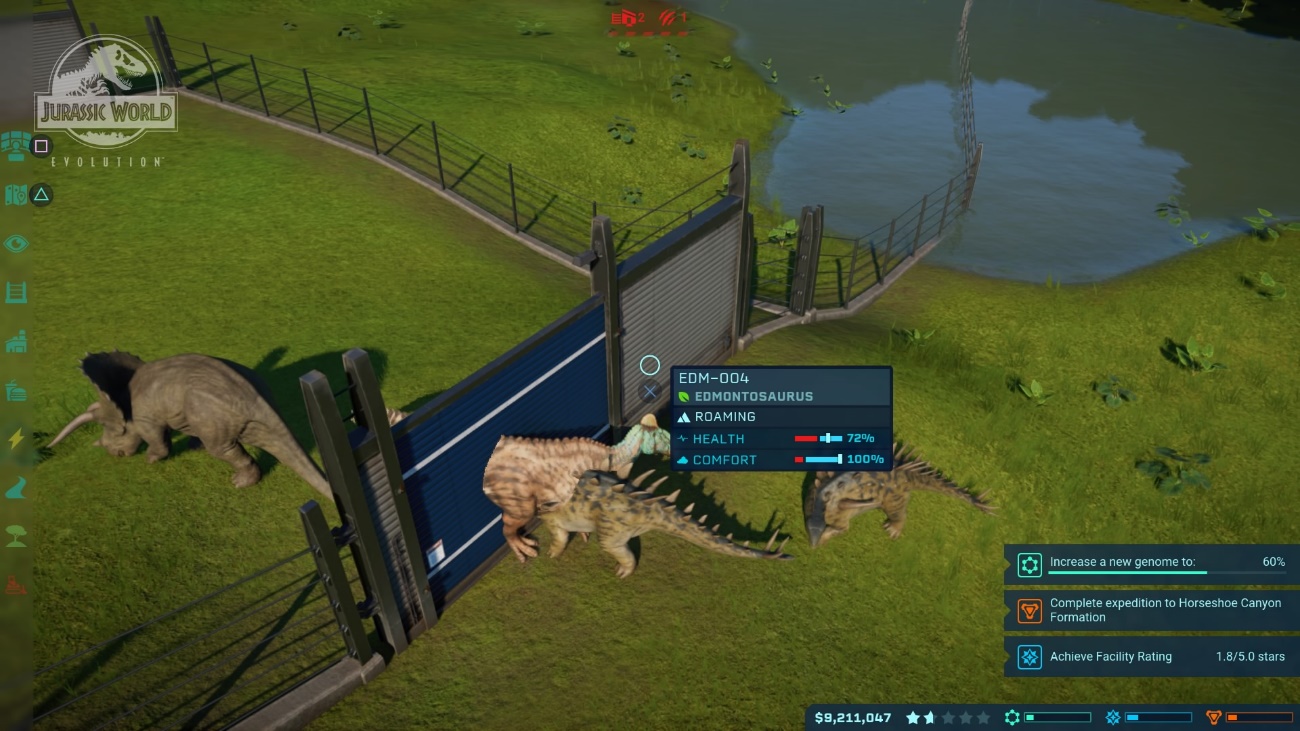Select the Horseshoe Canyon expedition objective
1300x731 pixels.
(1151, 610)
